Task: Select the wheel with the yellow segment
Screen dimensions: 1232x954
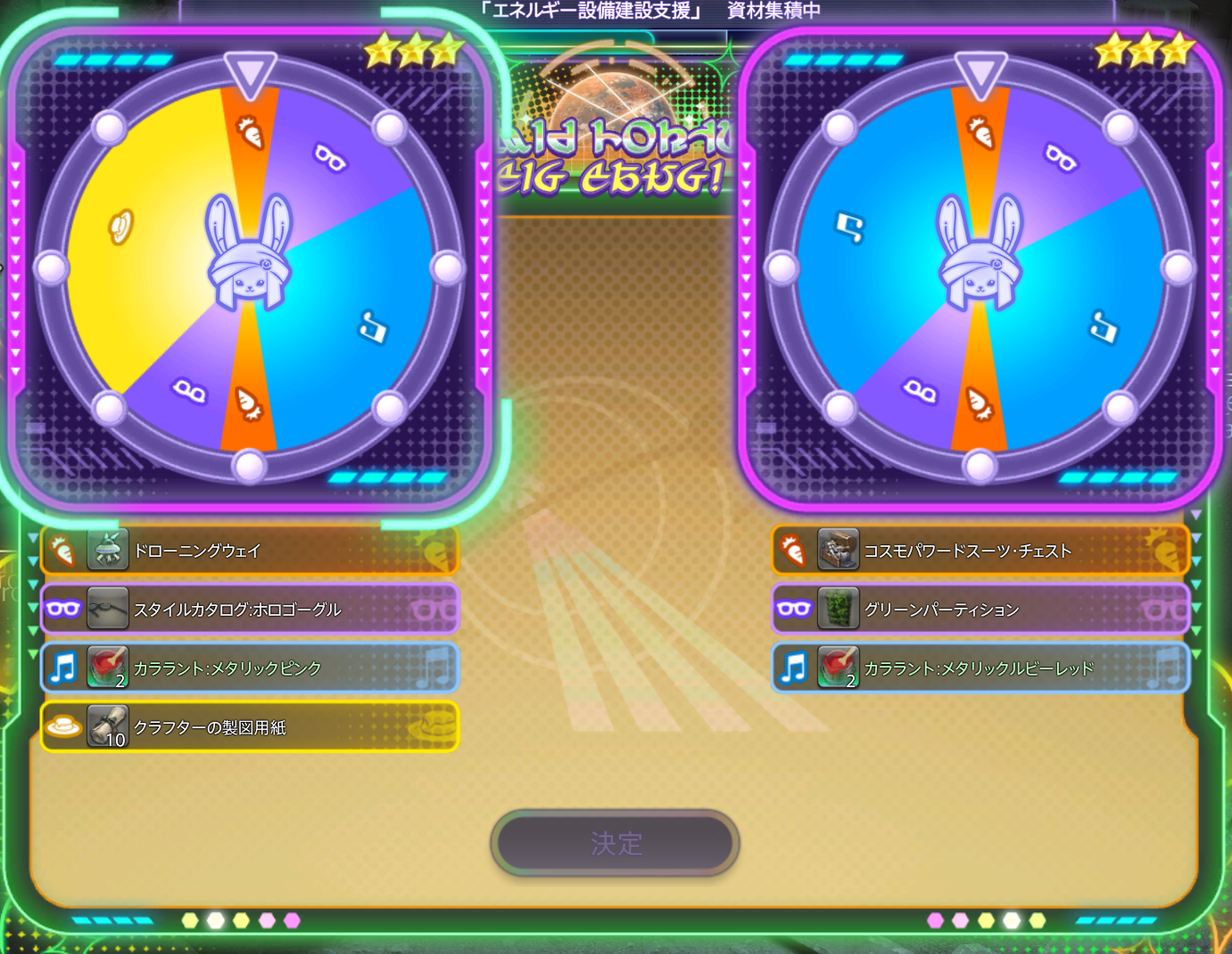Action: [x=249, y=268]
